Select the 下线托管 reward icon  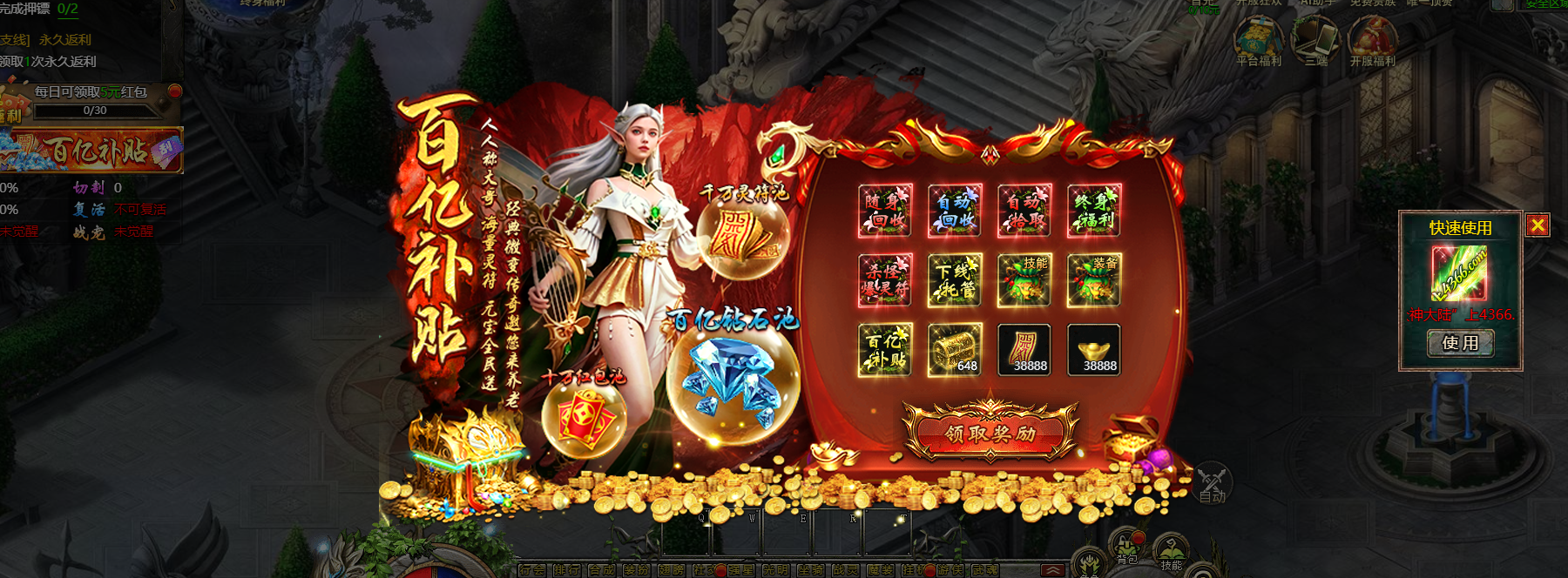[955, 280]
